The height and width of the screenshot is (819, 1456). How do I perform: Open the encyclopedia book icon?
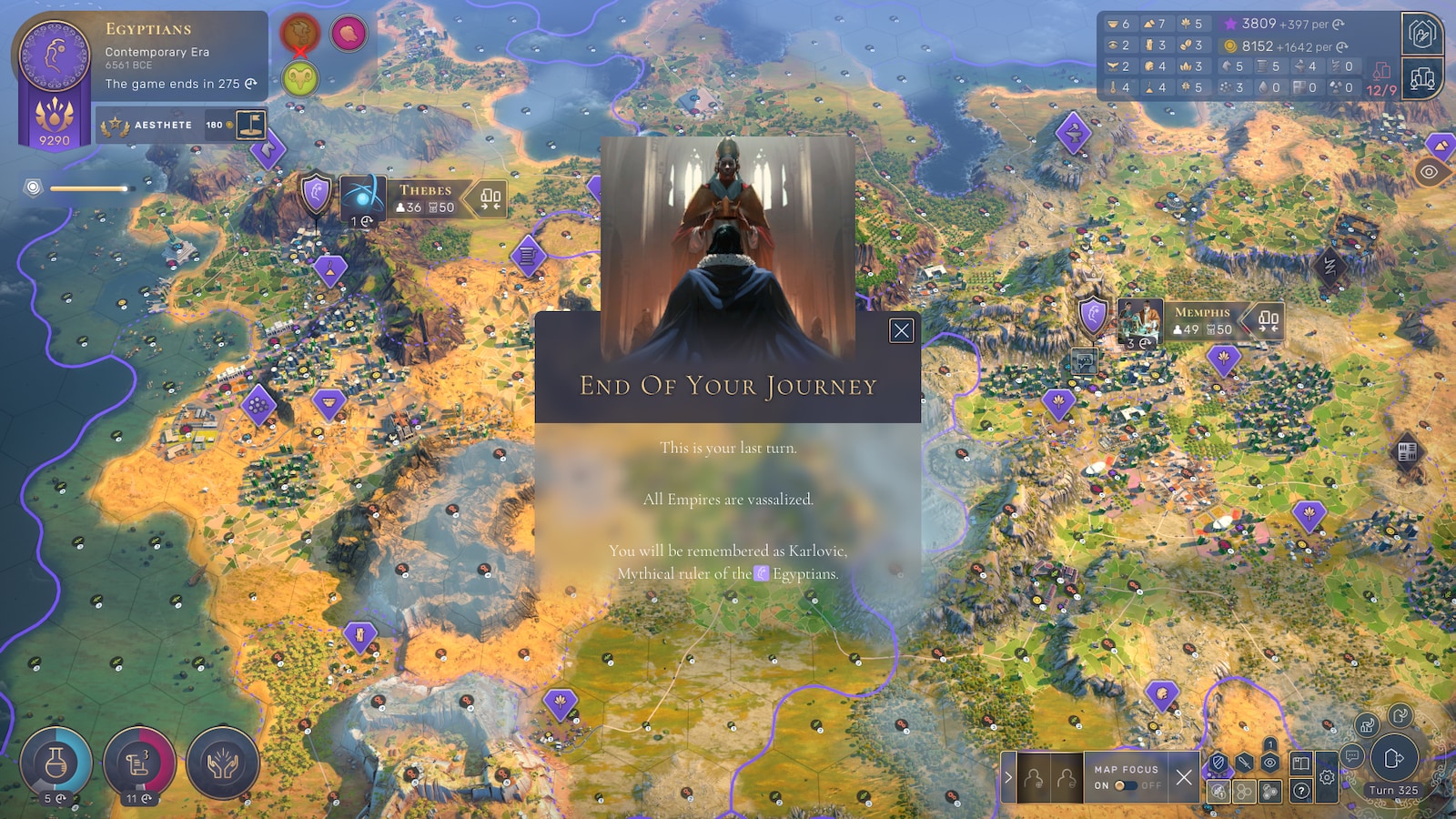(1301, 763)
